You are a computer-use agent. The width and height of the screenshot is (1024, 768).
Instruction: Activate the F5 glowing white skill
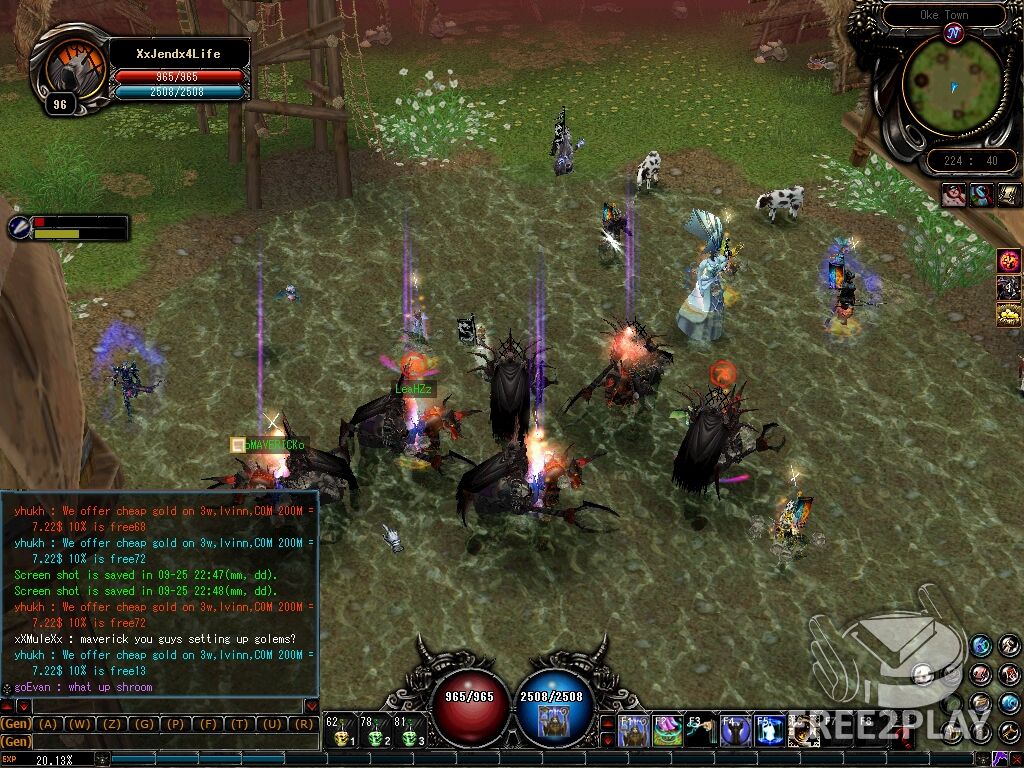(768, 731)
